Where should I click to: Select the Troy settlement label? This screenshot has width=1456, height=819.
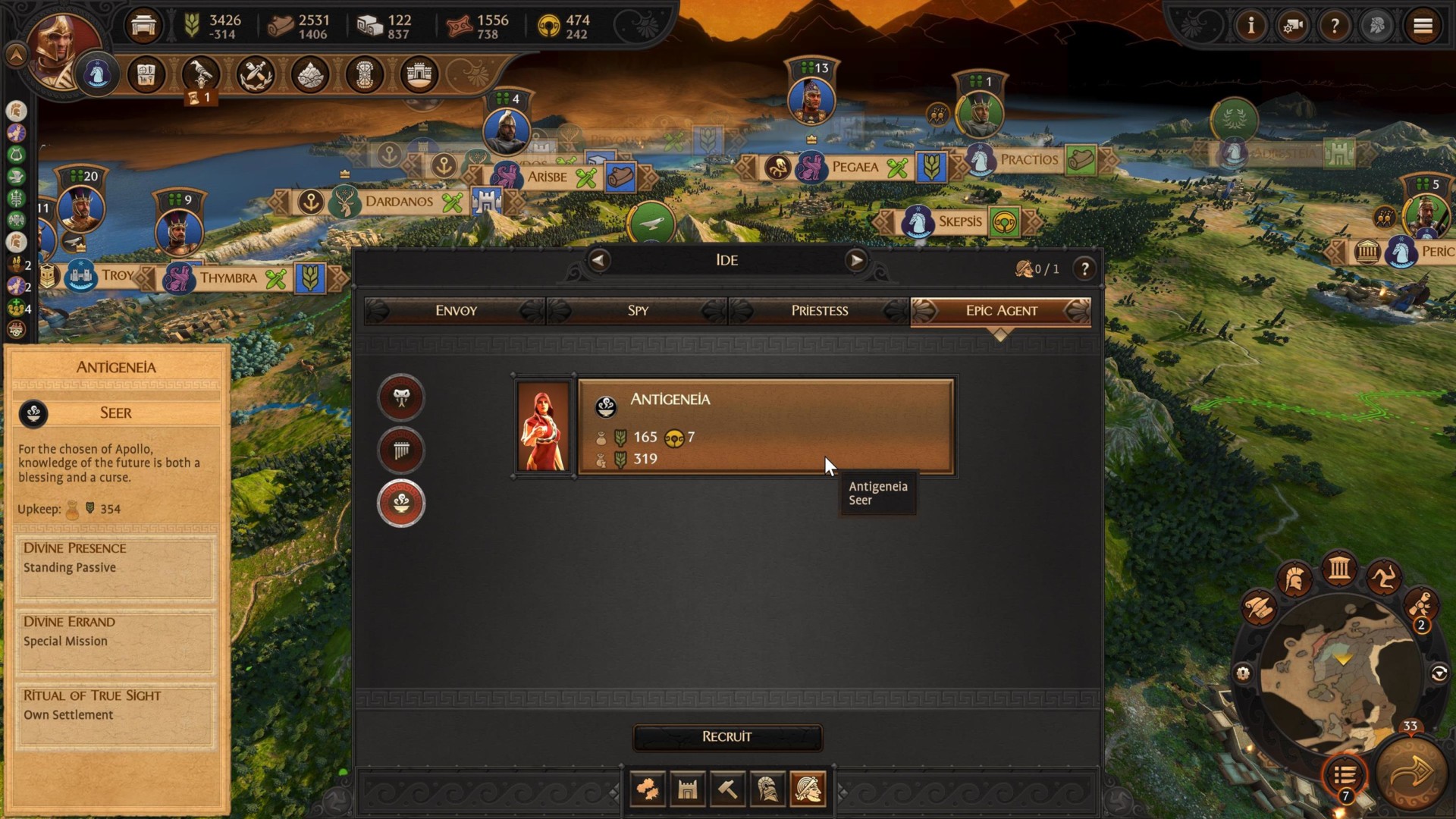tap(118, 275)
